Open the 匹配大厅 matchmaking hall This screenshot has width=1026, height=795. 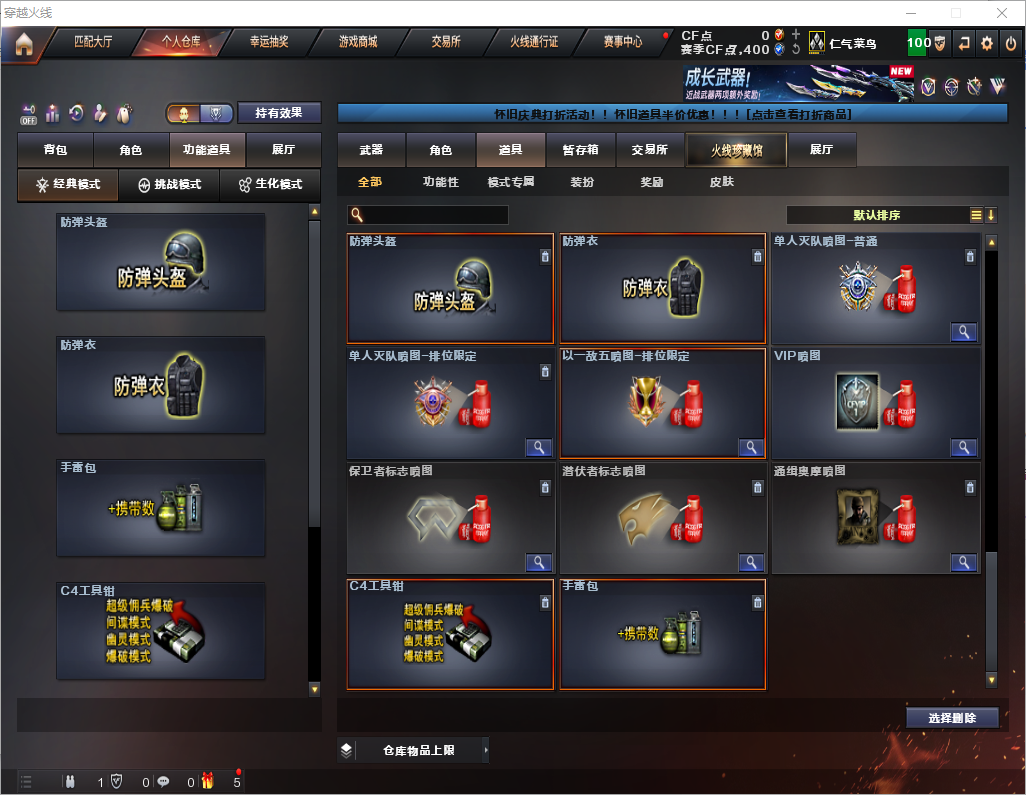click(x=93, y=43)
